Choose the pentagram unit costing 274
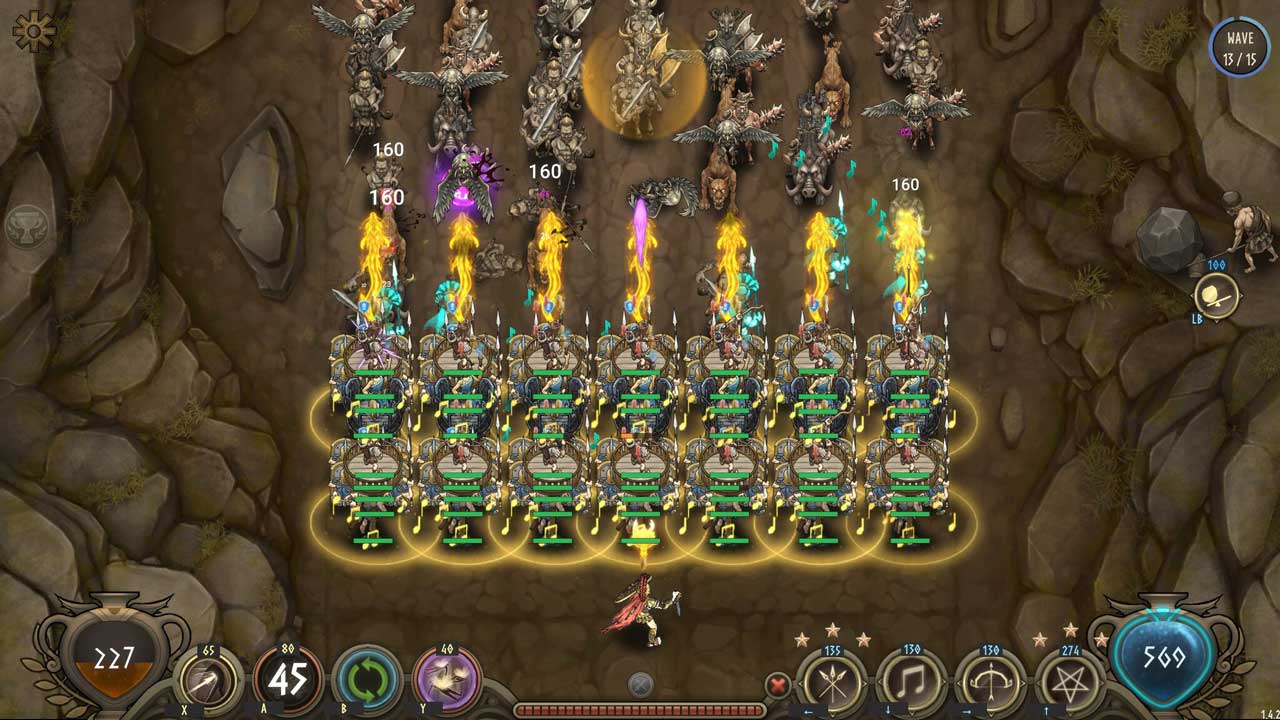This screenshot has width=1280, height=720. [x=1069, y=685]
